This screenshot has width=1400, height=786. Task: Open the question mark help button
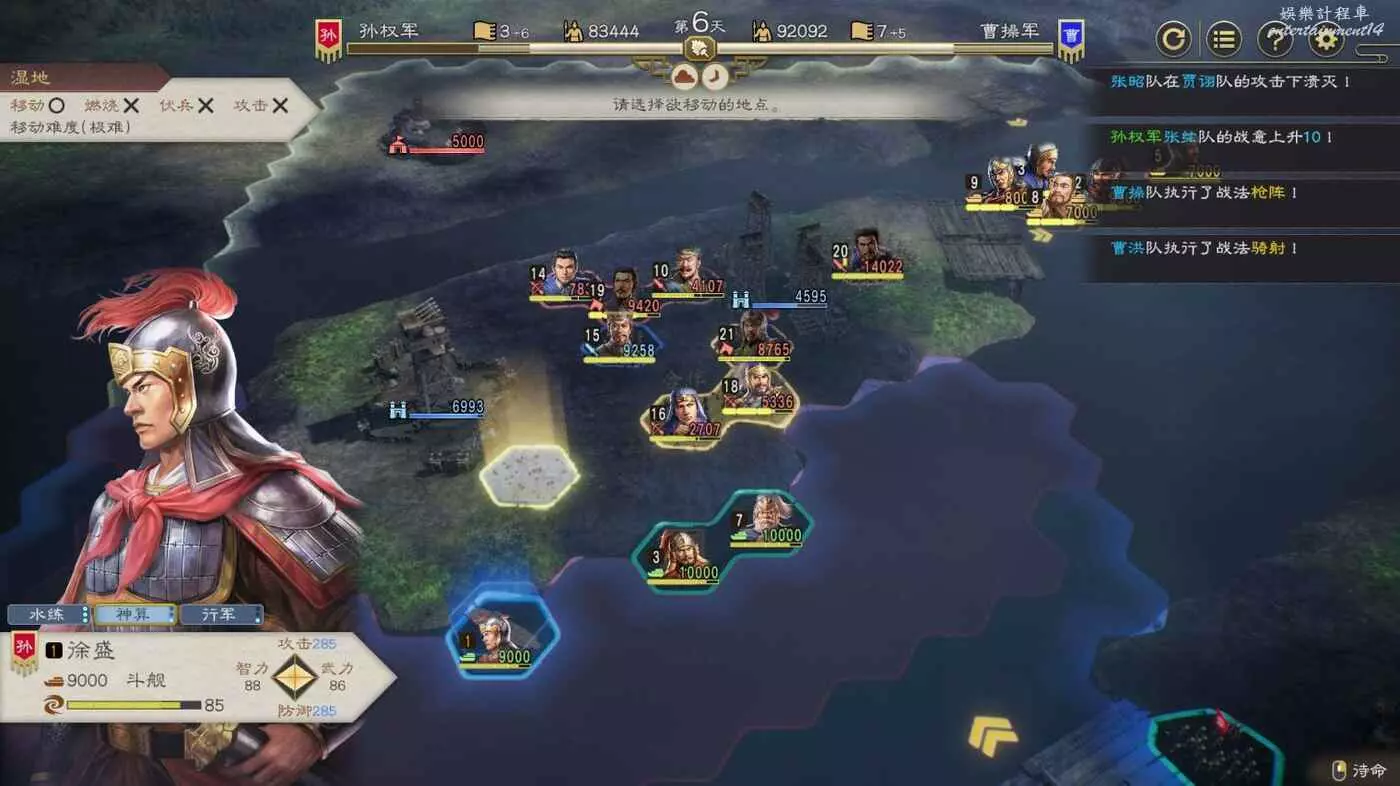pos(1274,40)
